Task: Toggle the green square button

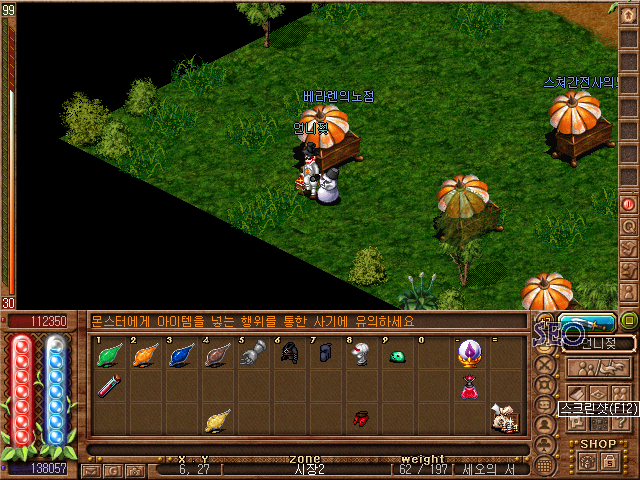Action: (629, 321)
